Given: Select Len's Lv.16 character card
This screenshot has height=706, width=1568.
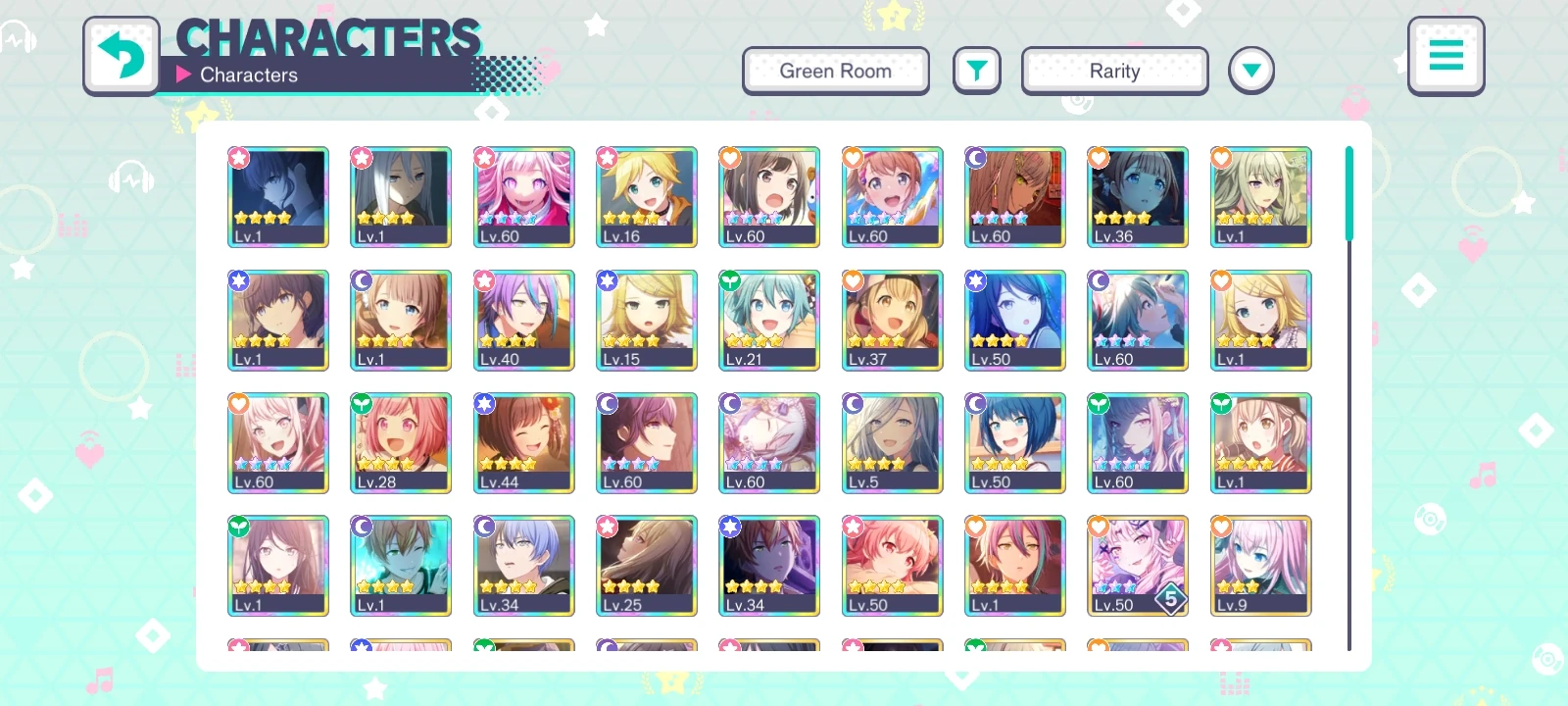Looking at the screenshot, I should [x=647, y=196].
